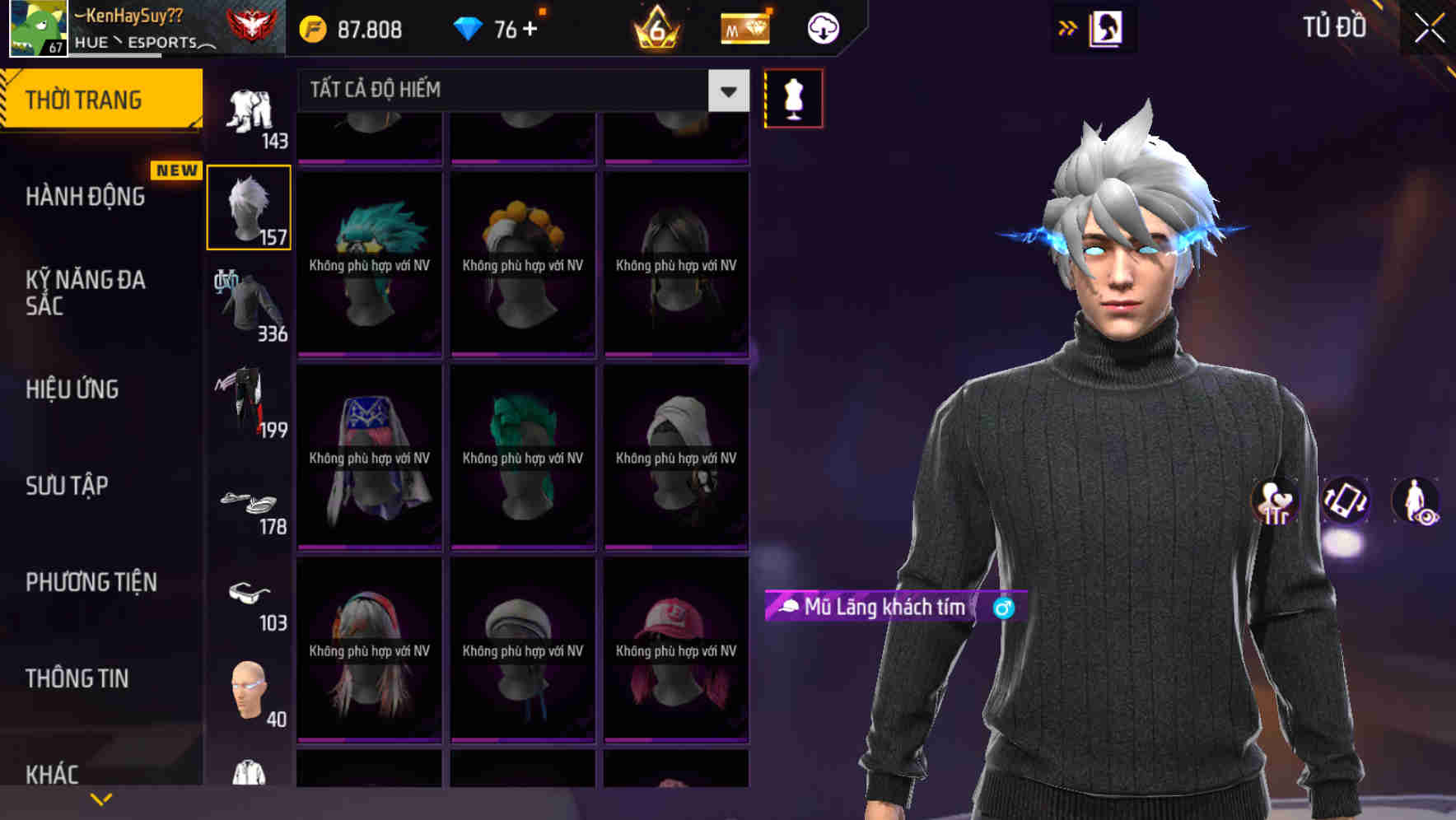Toggle the mannequin preview next to rarity filter
This screenshot has height=820, width=1456.
[x=793, y=98]
